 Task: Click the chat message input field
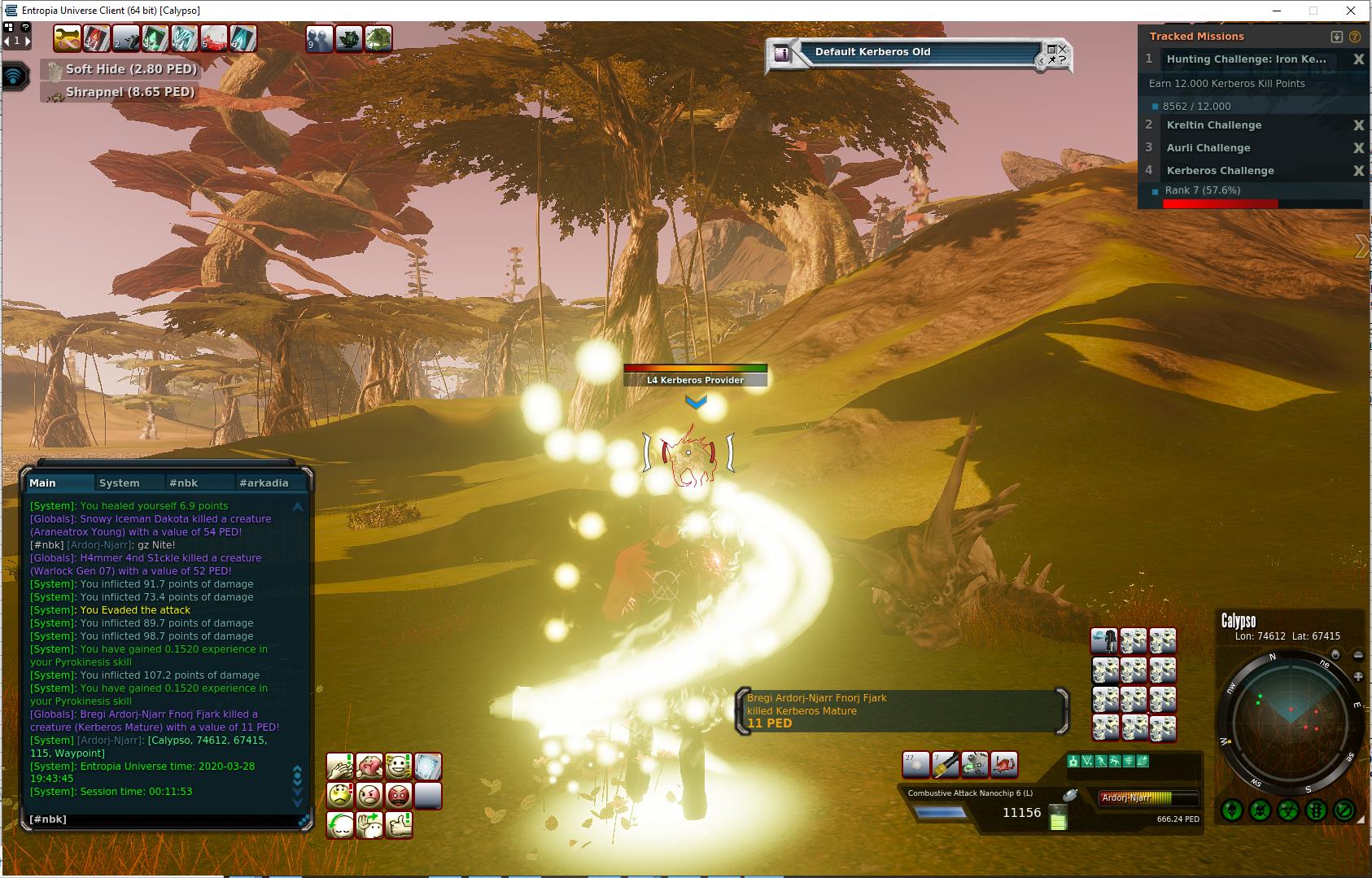click(163, 819)
